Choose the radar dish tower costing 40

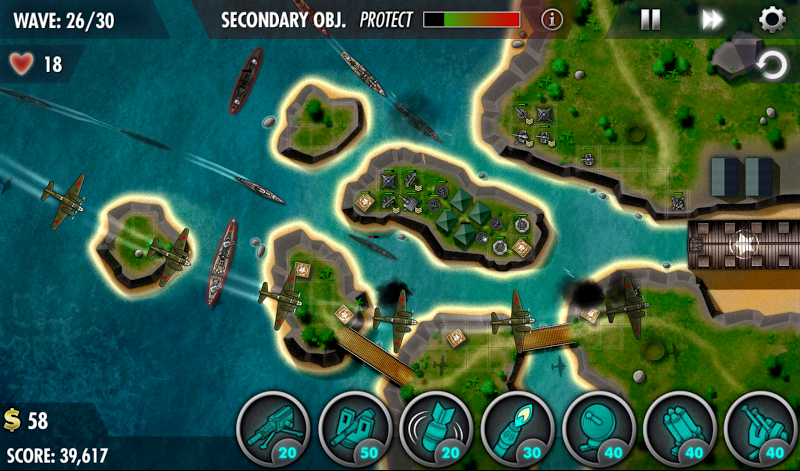click(598, 430)
